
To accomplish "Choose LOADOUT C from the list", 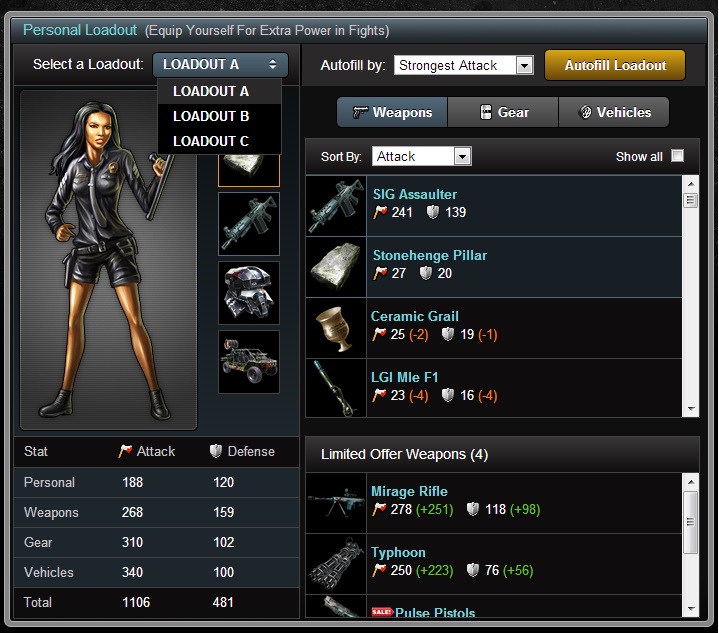I will click(211, 141).
